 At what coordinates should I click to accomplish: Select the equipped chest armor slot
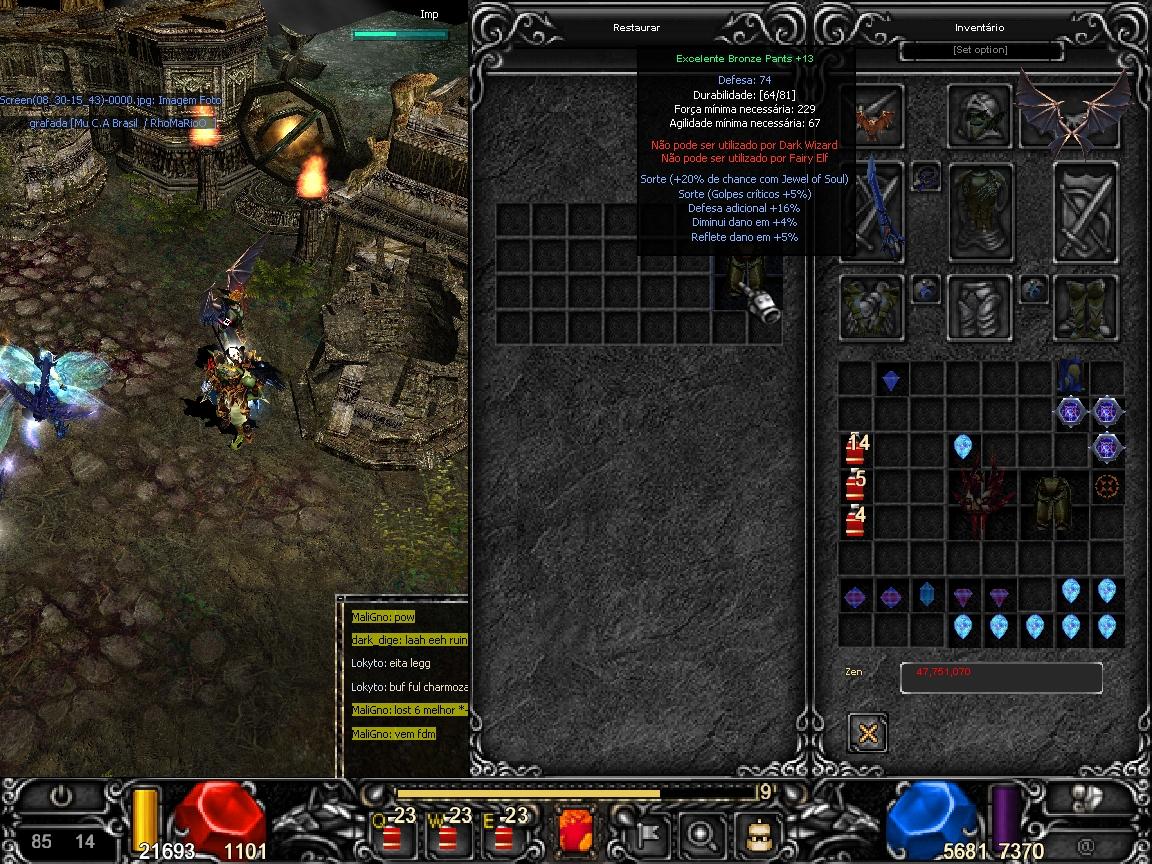[x=980, y=211]
